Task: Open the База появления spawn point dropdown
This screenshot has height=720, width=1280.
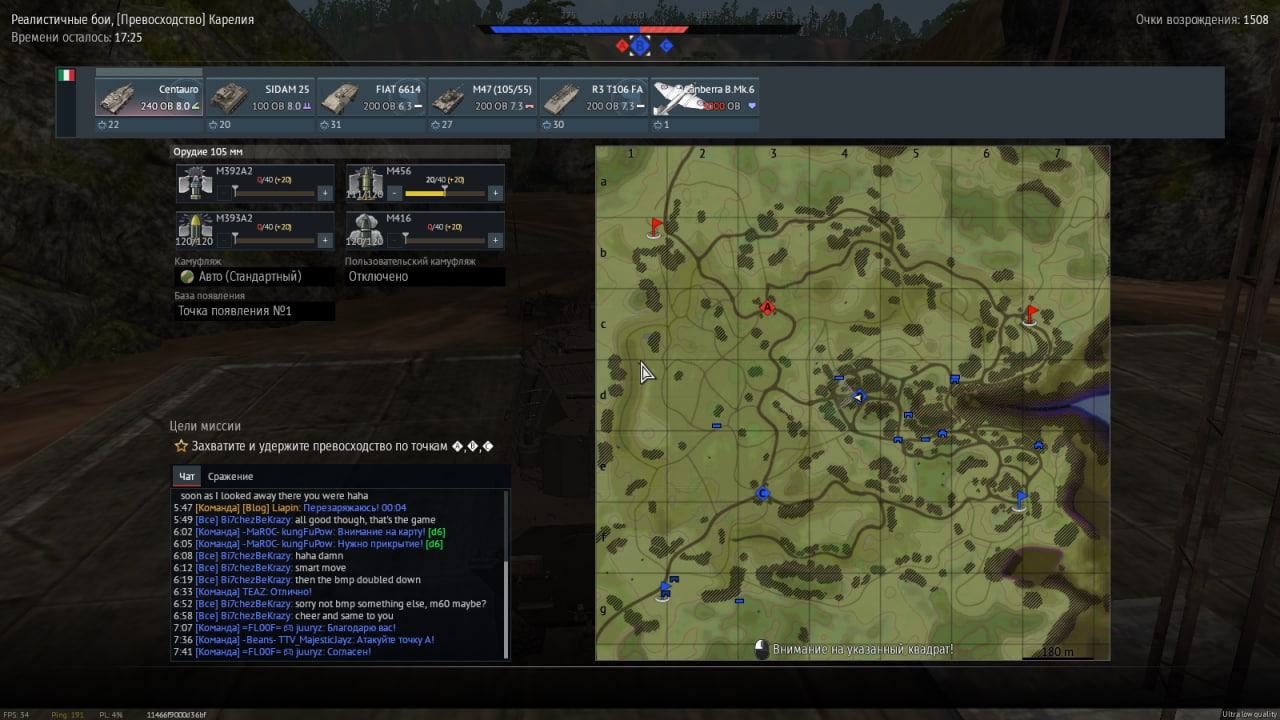Action: [255, 311]
